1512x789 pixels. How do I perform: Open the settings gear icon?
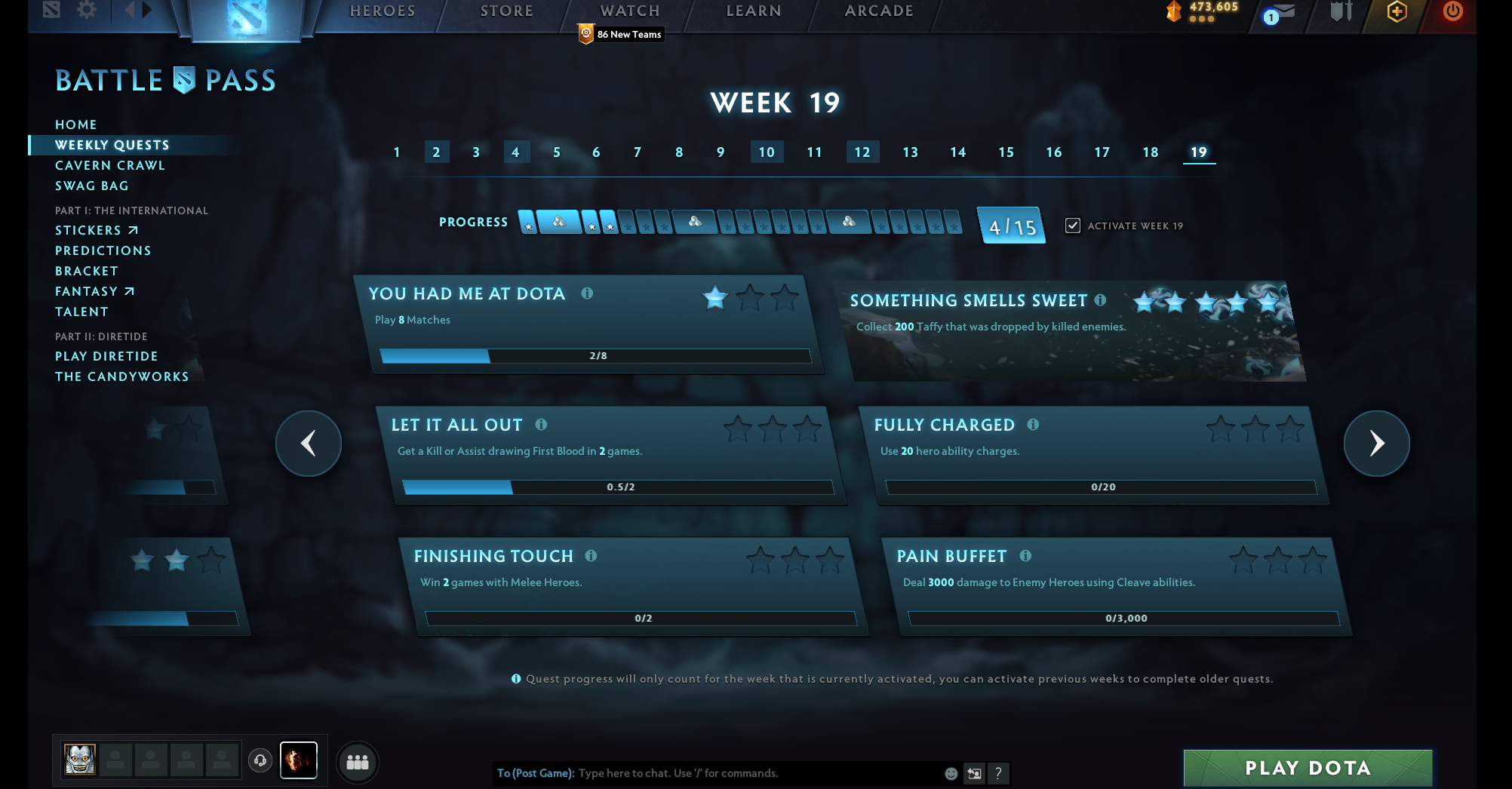coord(86,11)
